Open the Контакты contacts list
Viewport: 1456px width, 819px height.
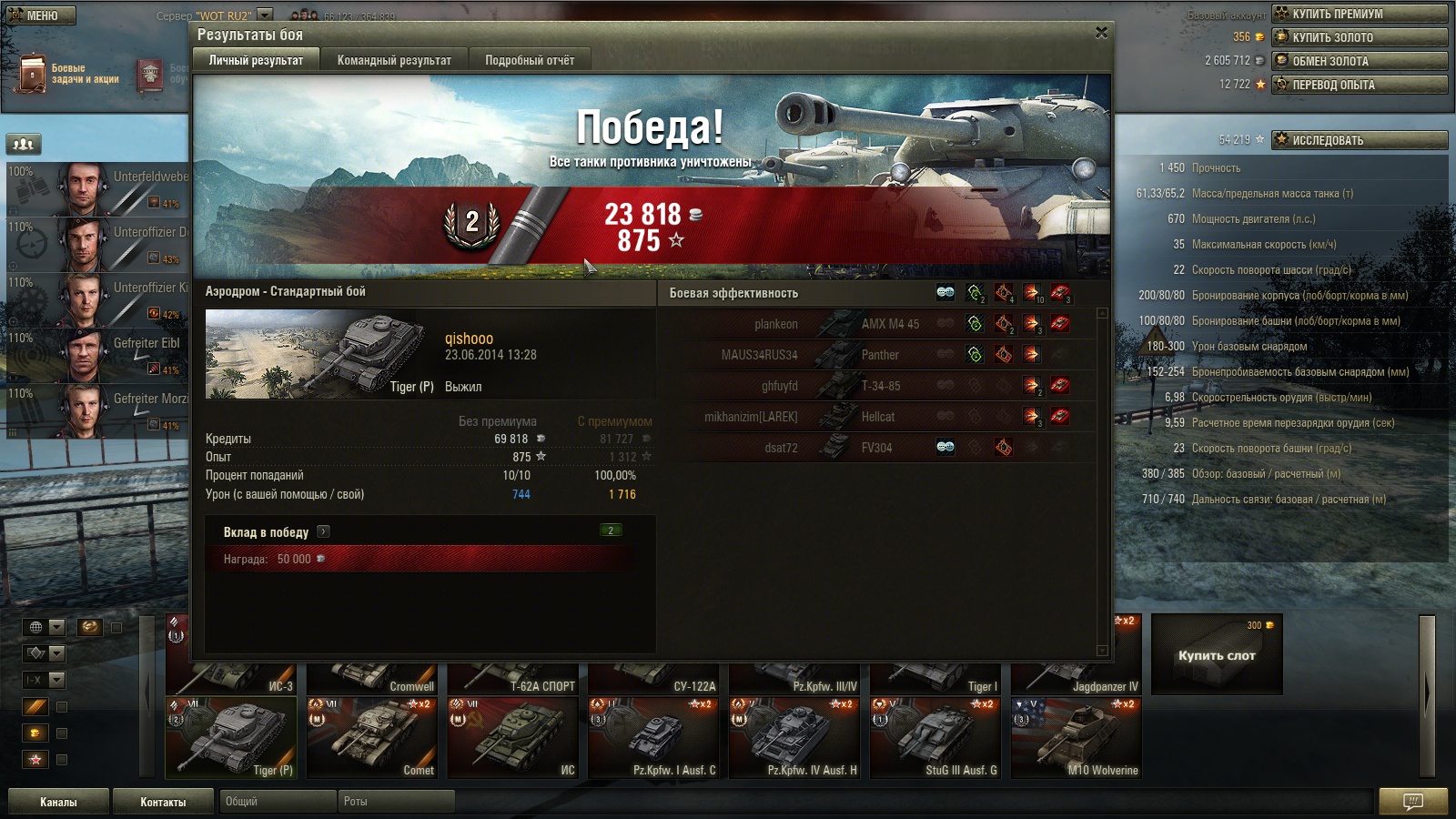click(x=163, y=802)
